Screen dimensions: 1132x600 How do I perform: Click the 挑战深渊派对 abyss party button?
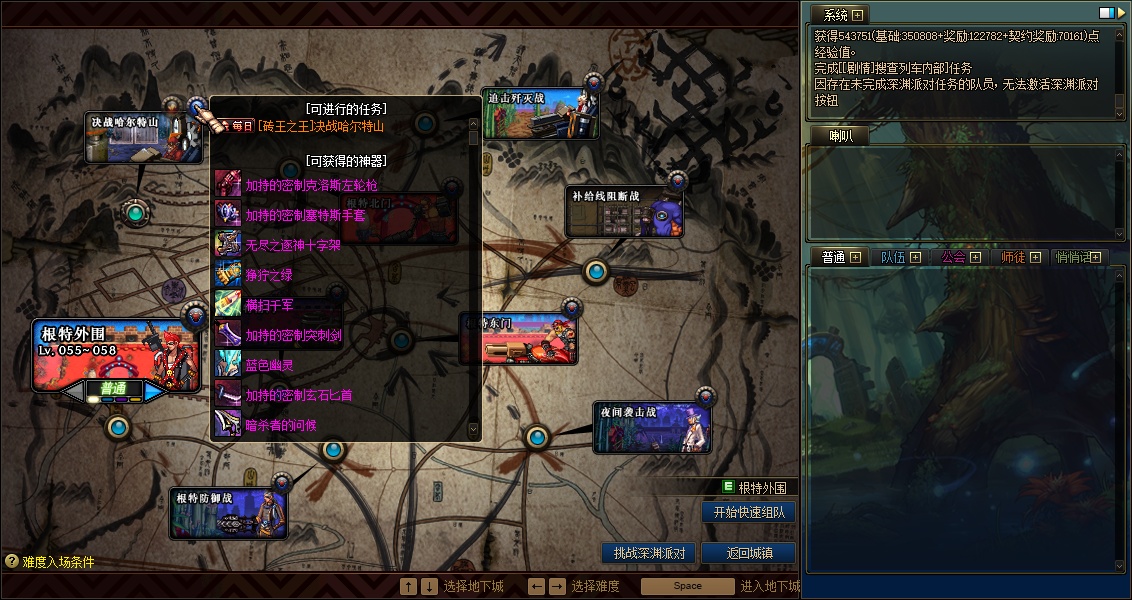(x=648, y=553)
